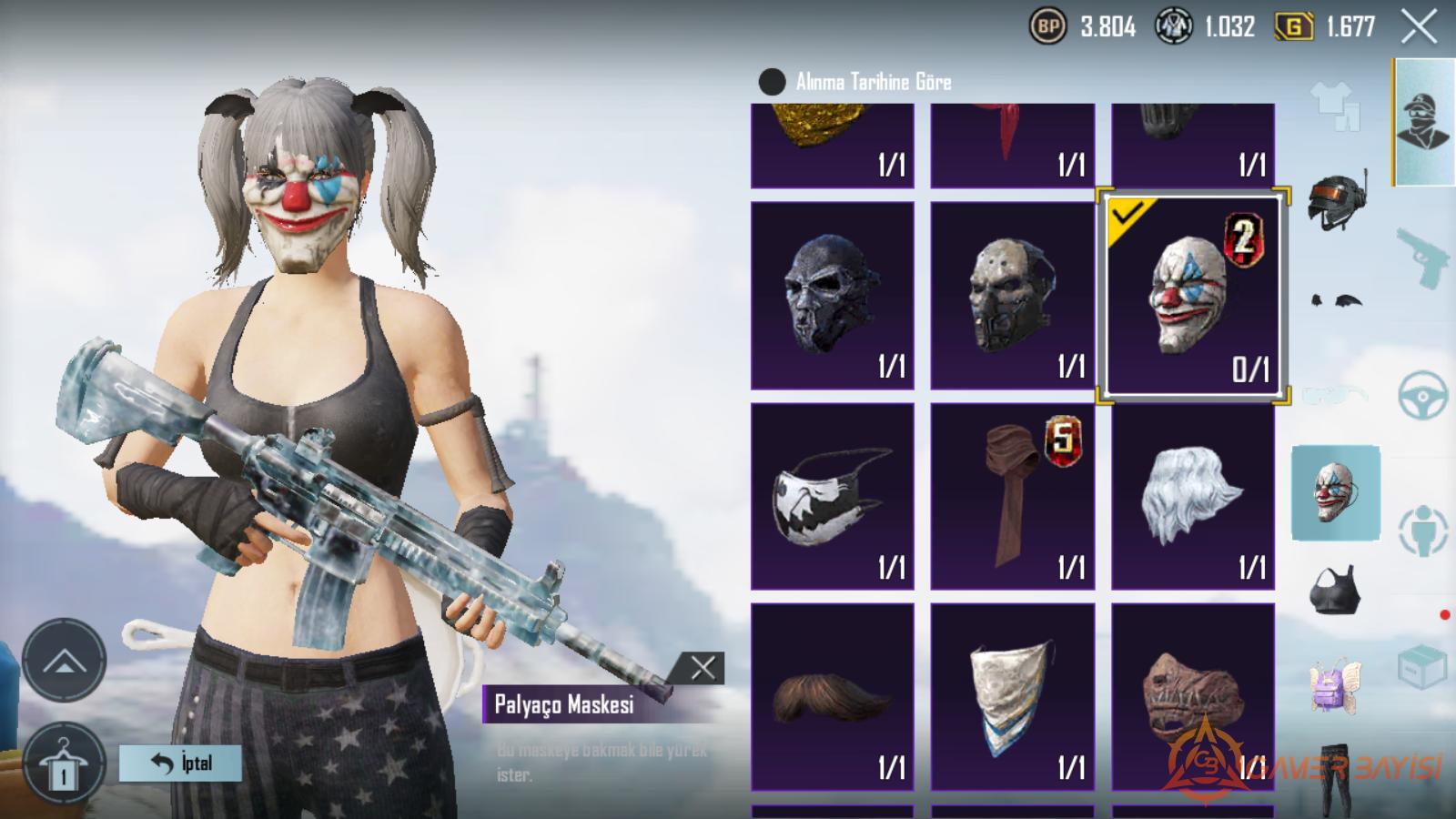Select the brown scarf head wrap
The image size is (1456, 819).
(x=1012, y=497)
